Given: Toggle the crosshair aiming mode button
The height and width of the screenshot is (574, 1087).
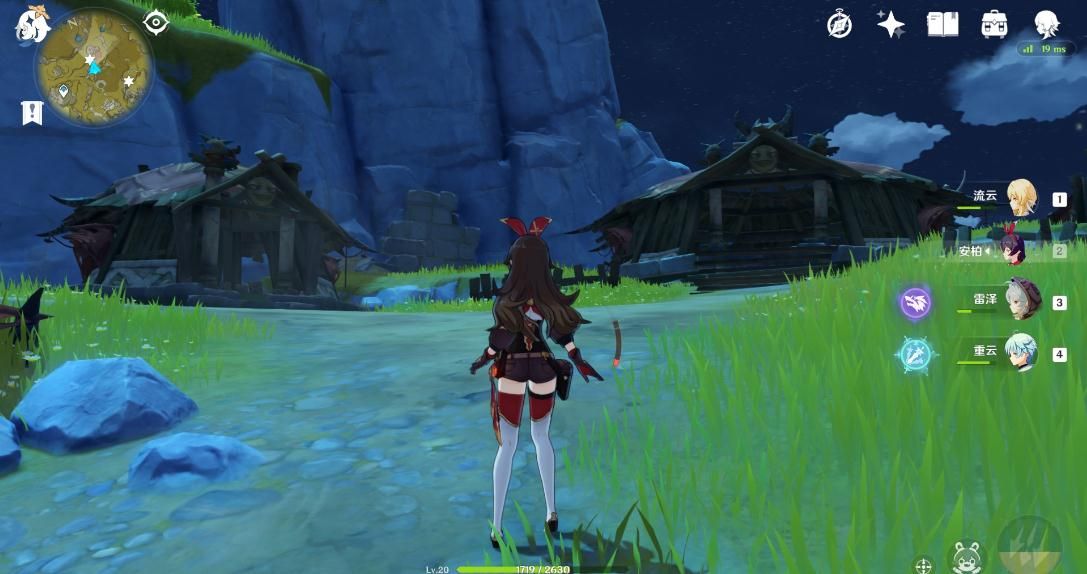Looking at the screenshot, I should click(923, 565).
